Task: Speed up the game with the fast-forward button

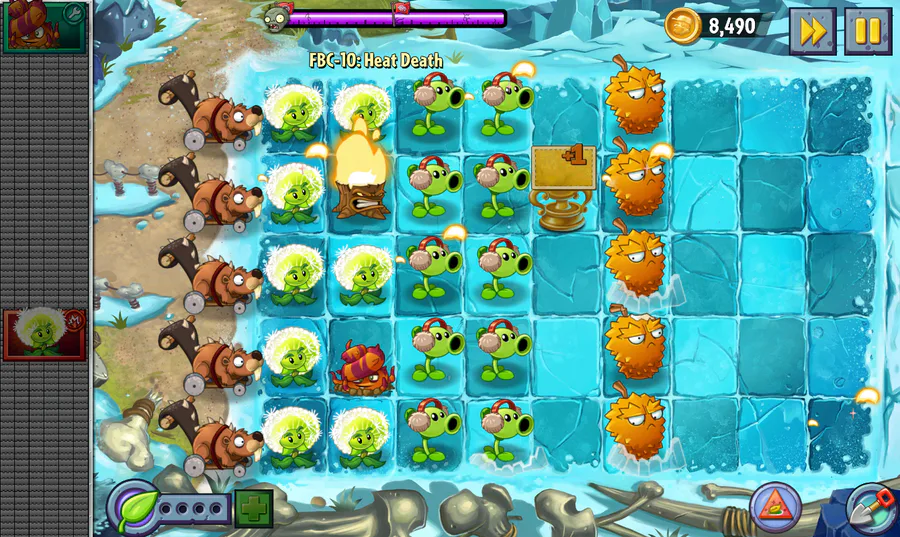Action: (812, 31)
